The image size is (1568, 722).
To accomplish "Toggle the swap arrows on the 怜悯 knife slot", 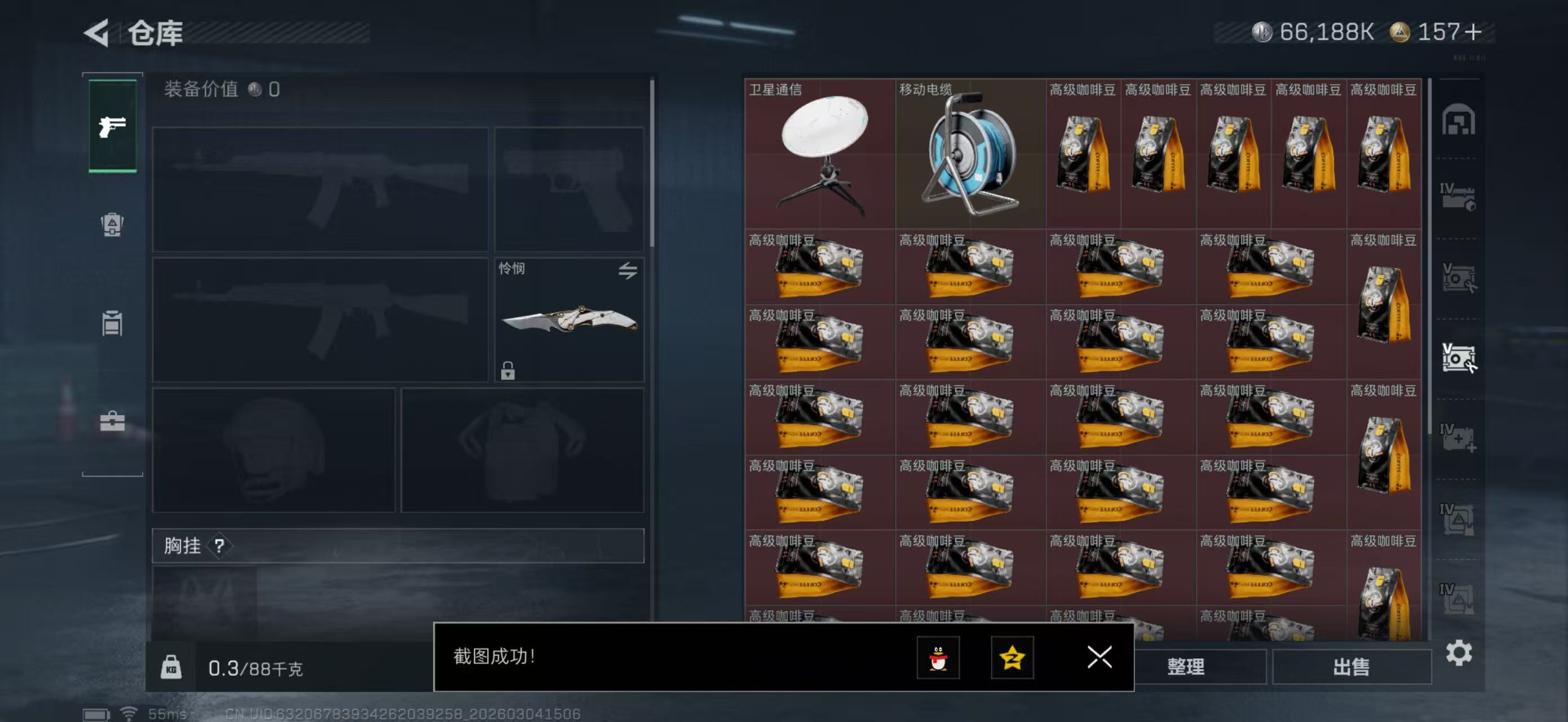I will point(628,271).
